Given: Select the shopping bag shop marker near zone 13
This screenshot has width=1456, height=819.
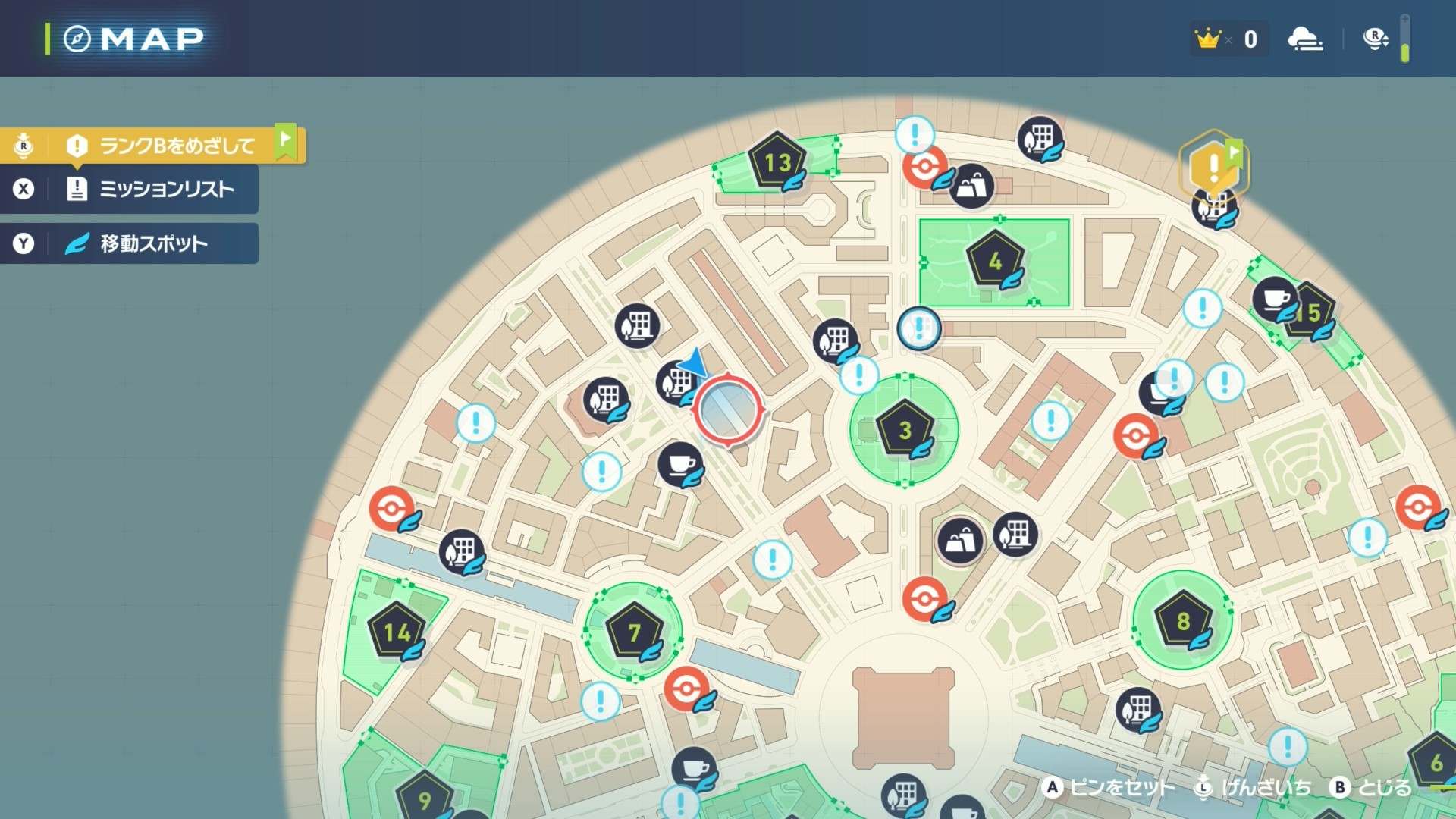Looking at the screenshot, I should click(971, 185).
